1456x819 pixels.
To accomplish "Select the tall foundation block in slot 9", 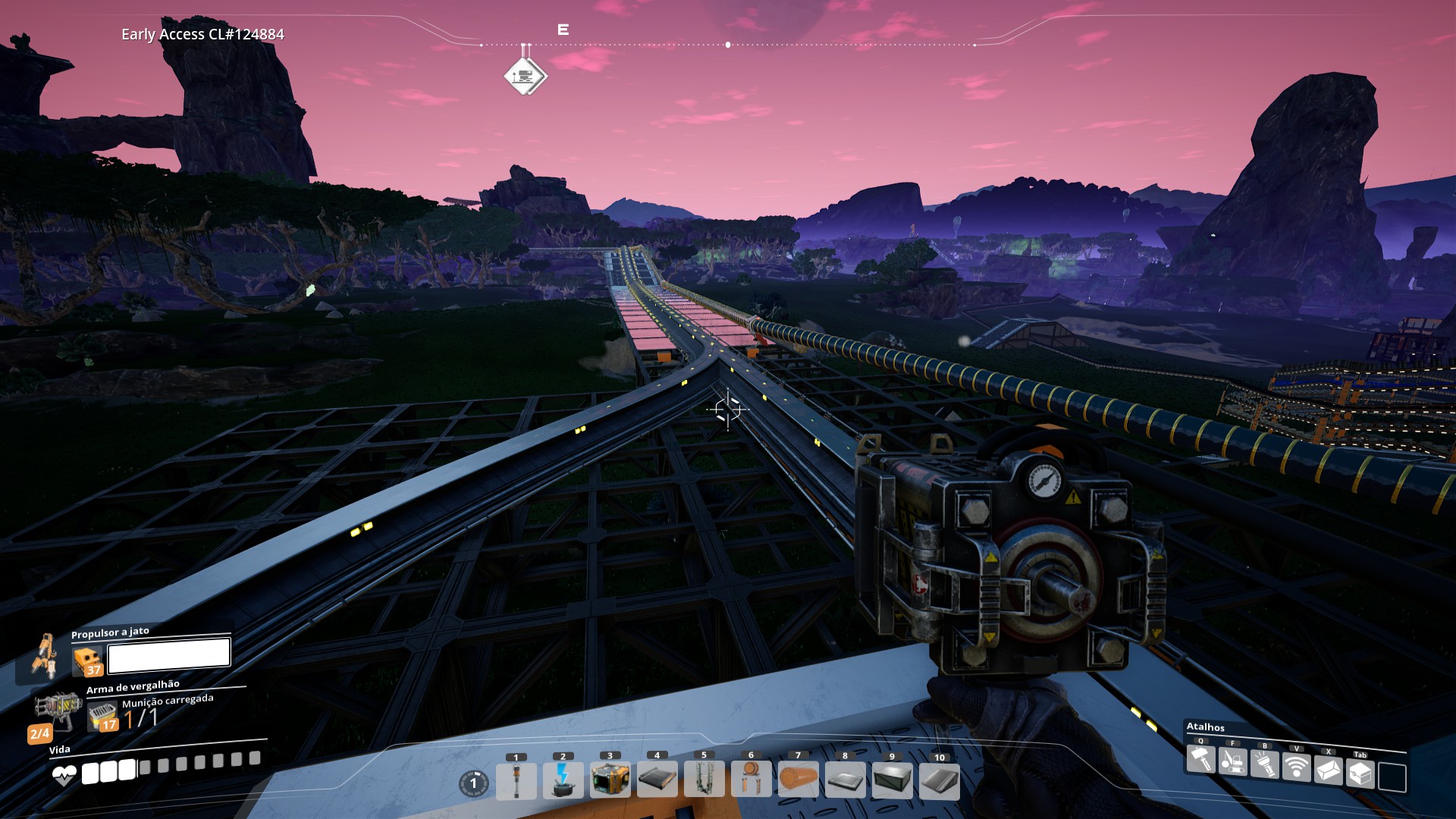I will coord(893,780).
